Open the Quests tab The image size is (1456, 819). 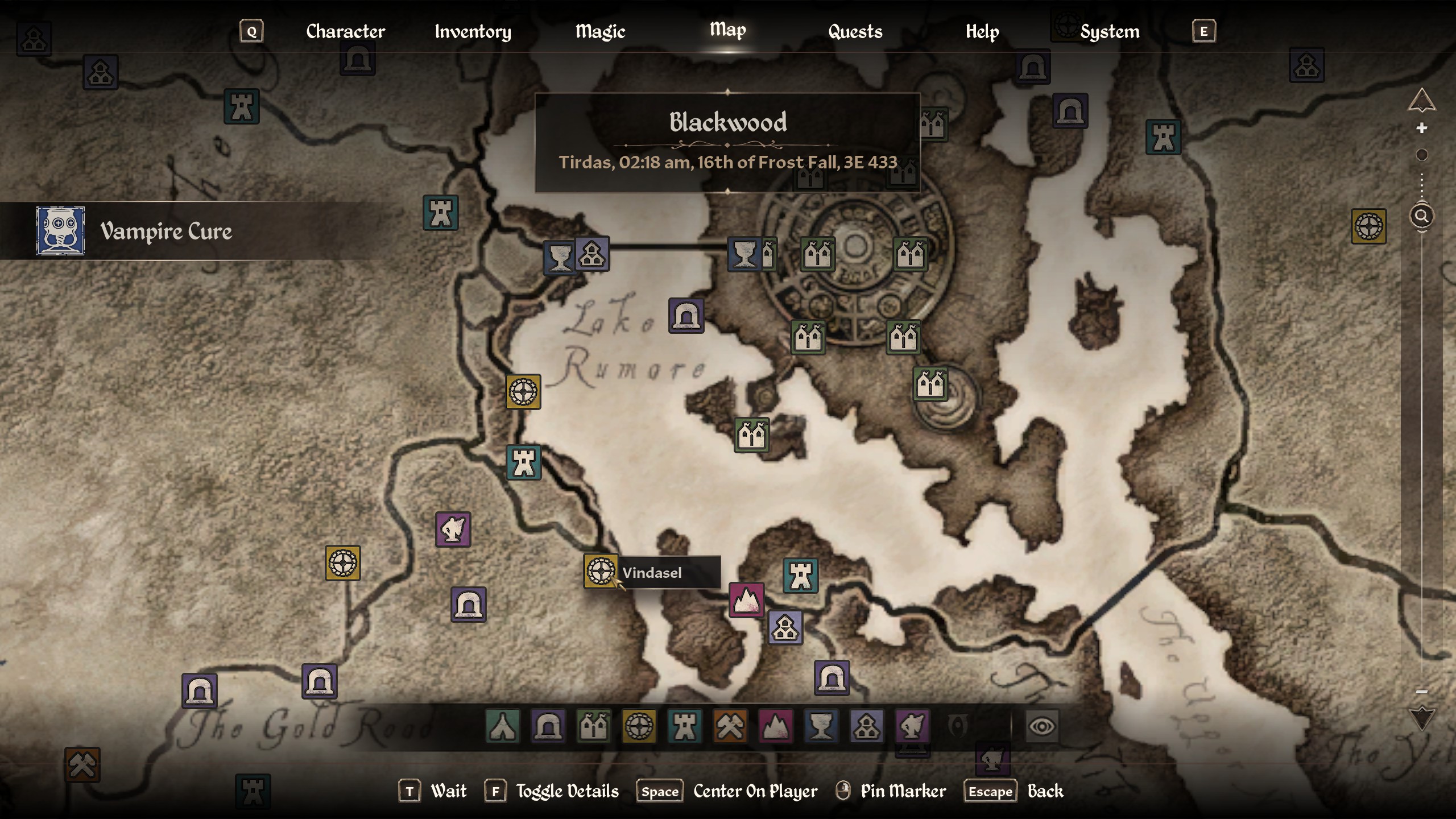(x=854, y=31)
